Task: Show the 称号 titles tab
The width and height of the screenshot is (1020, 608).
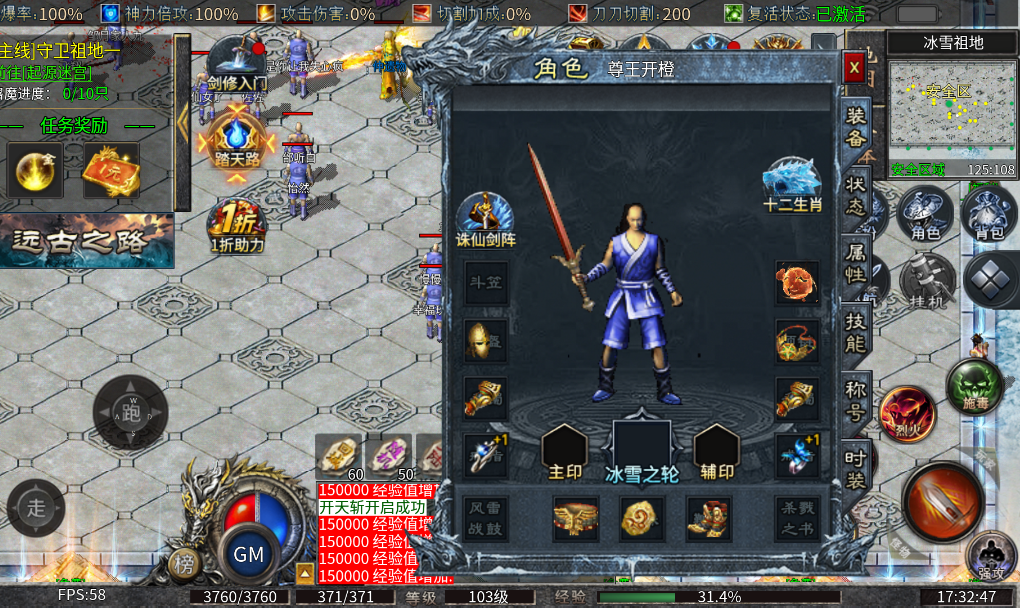Action: coord(857,398)
